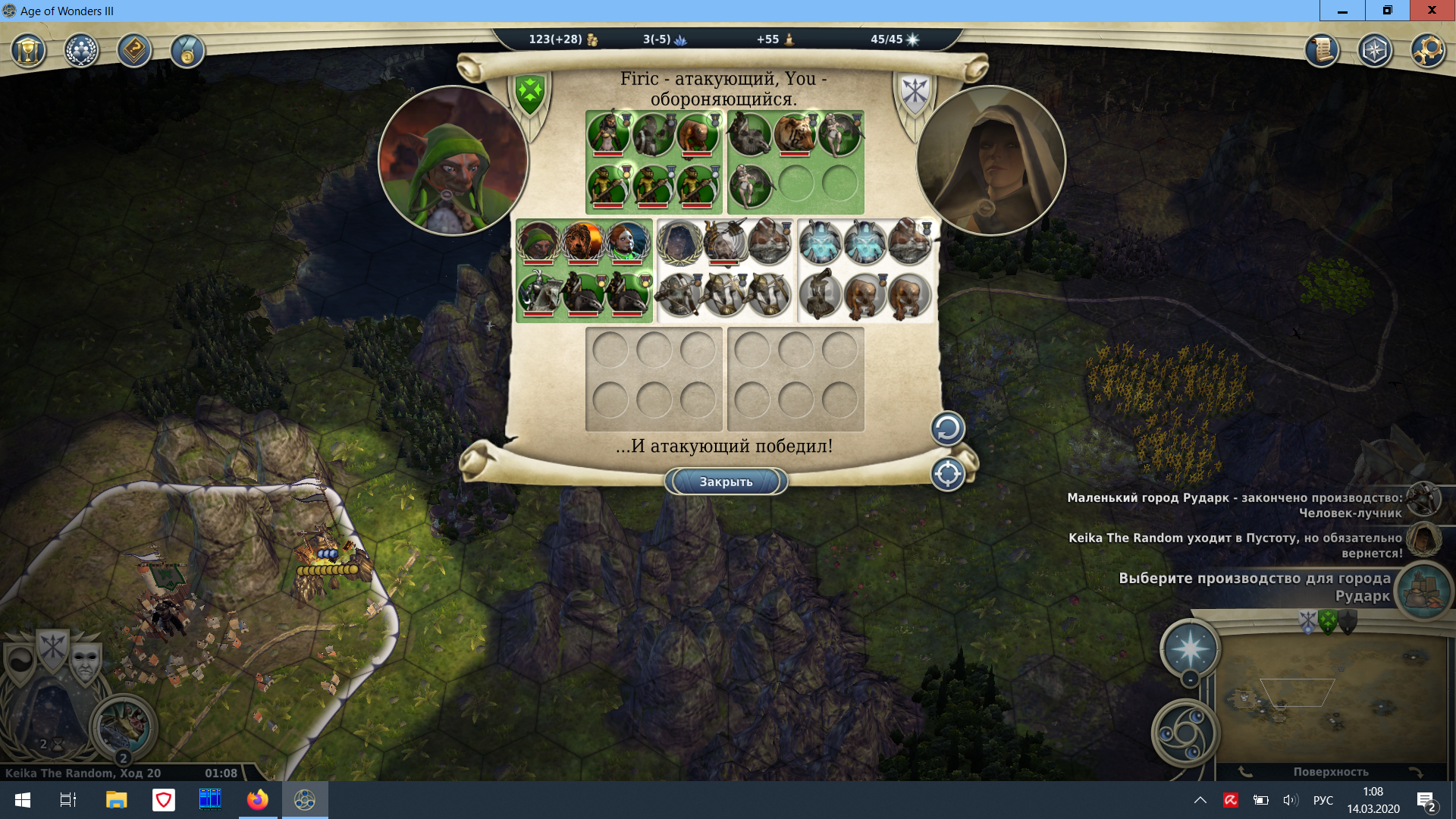
Task: Close the battle result dialog with Закрыть
Action: 726,482
